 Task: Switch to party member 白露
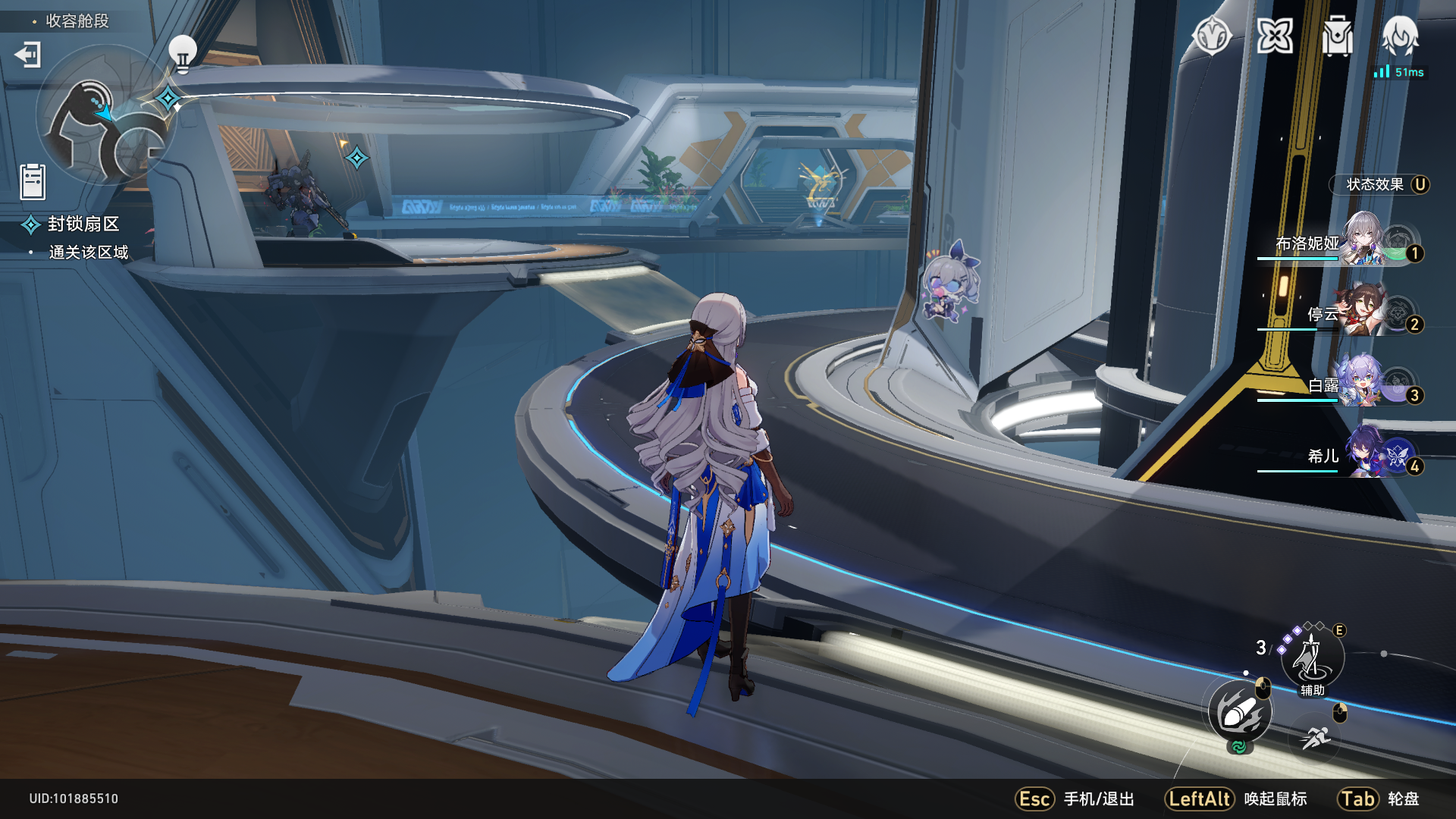click(x=1341, y=385)
